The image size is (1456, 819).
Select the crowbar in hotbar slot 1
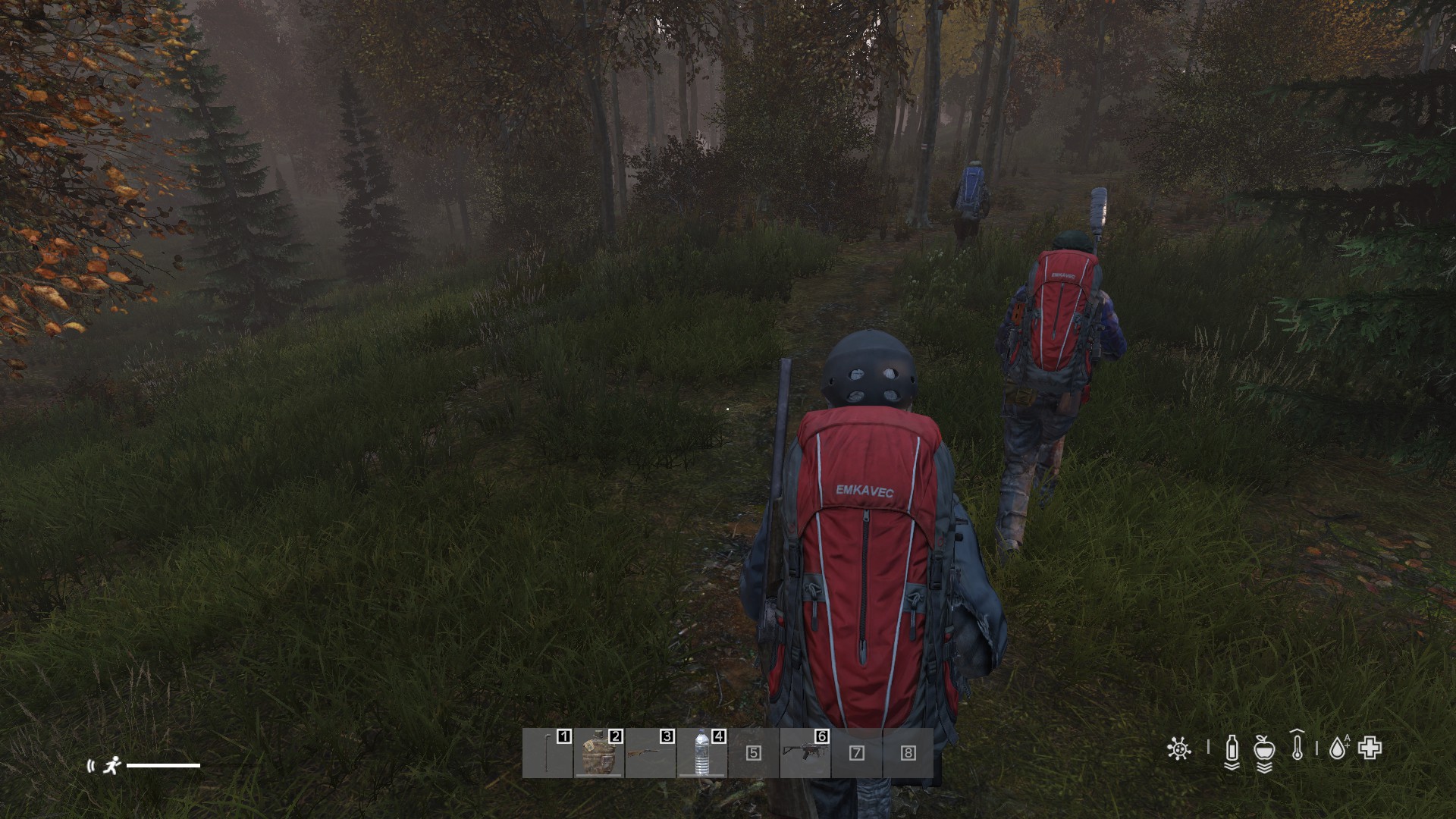[548, 752]
